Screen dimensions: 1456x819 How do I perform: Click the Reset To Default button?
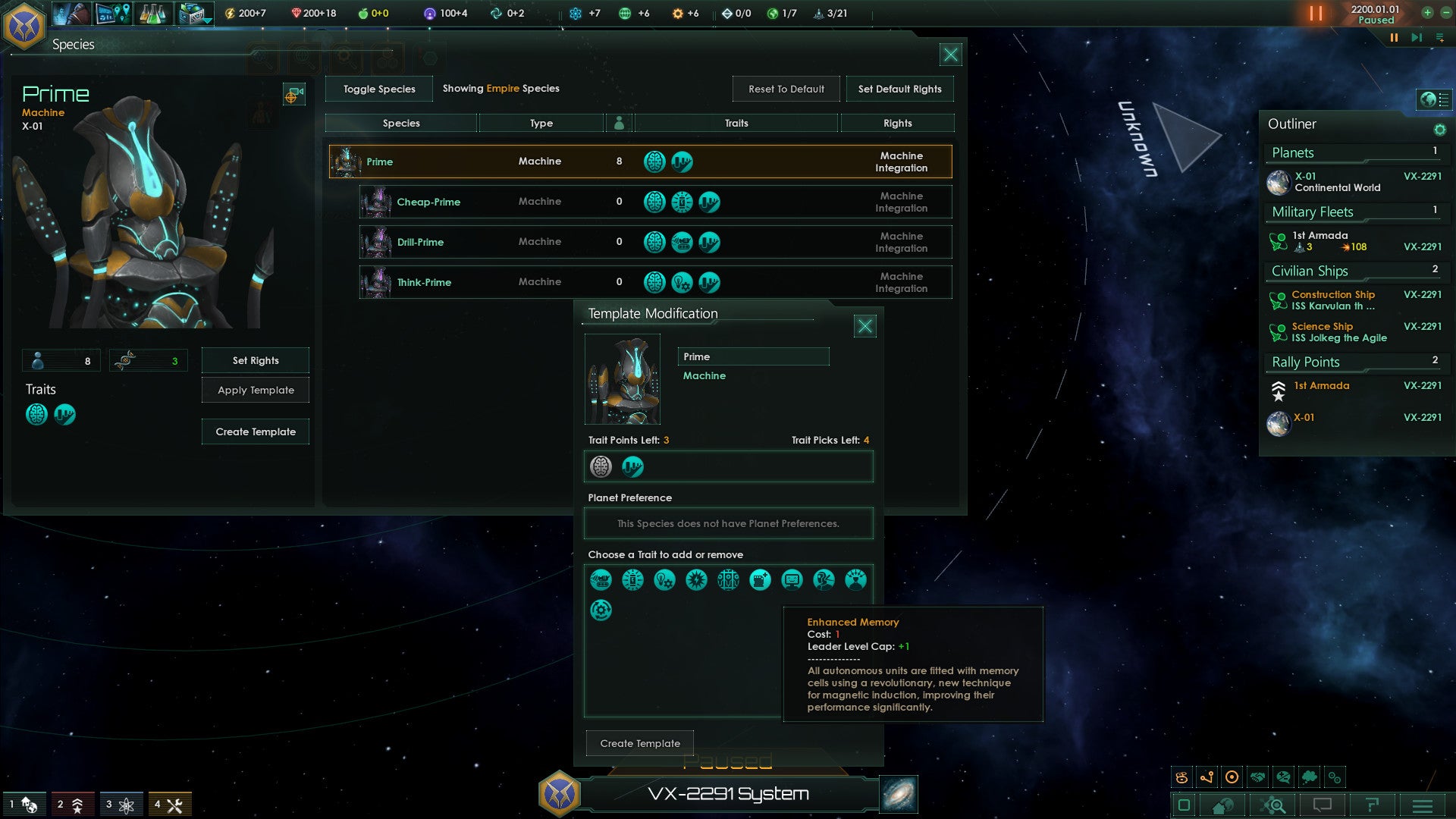click(x=786, y=89)
